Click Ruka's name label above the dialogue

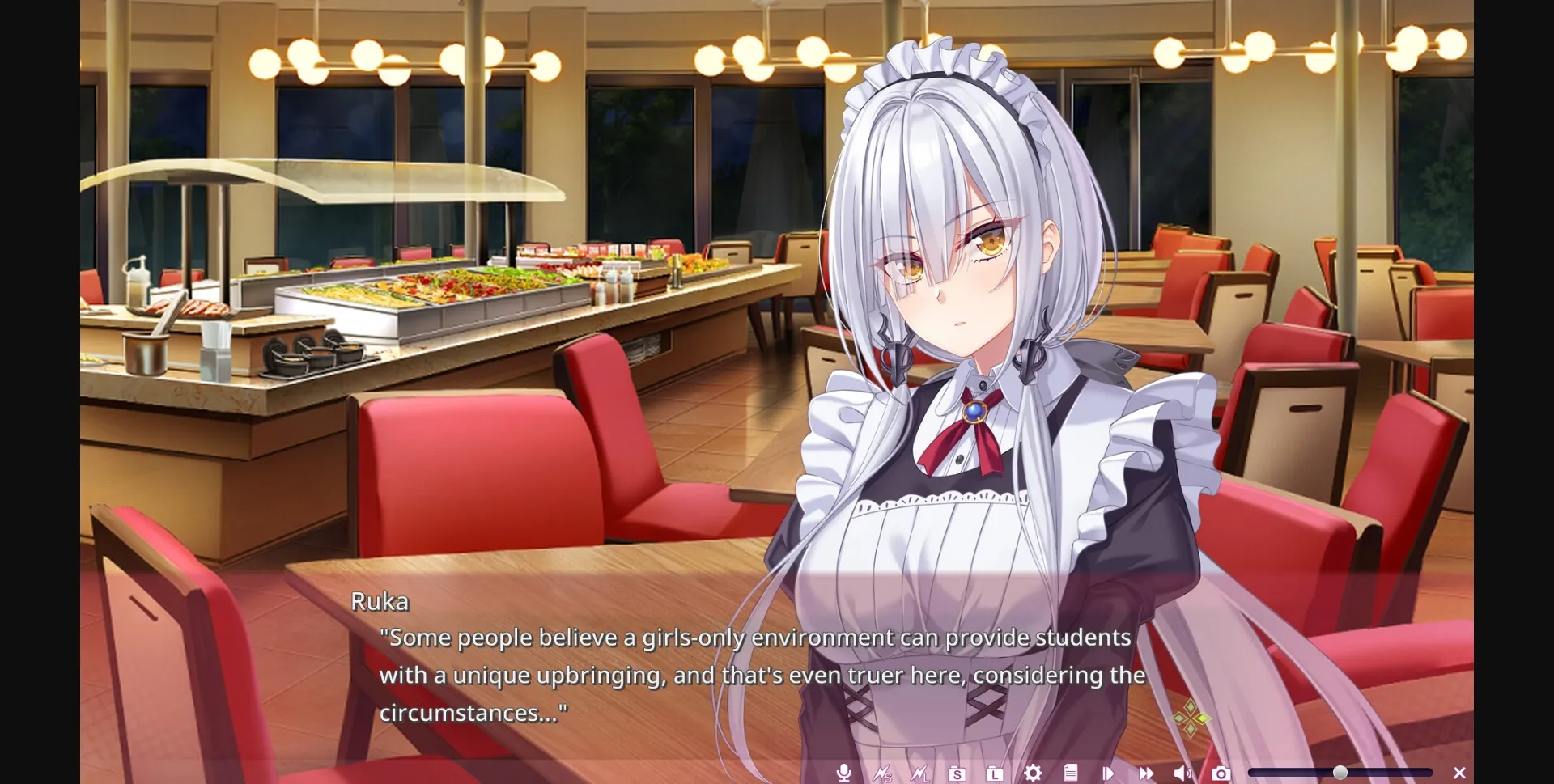tap(380, 601)
